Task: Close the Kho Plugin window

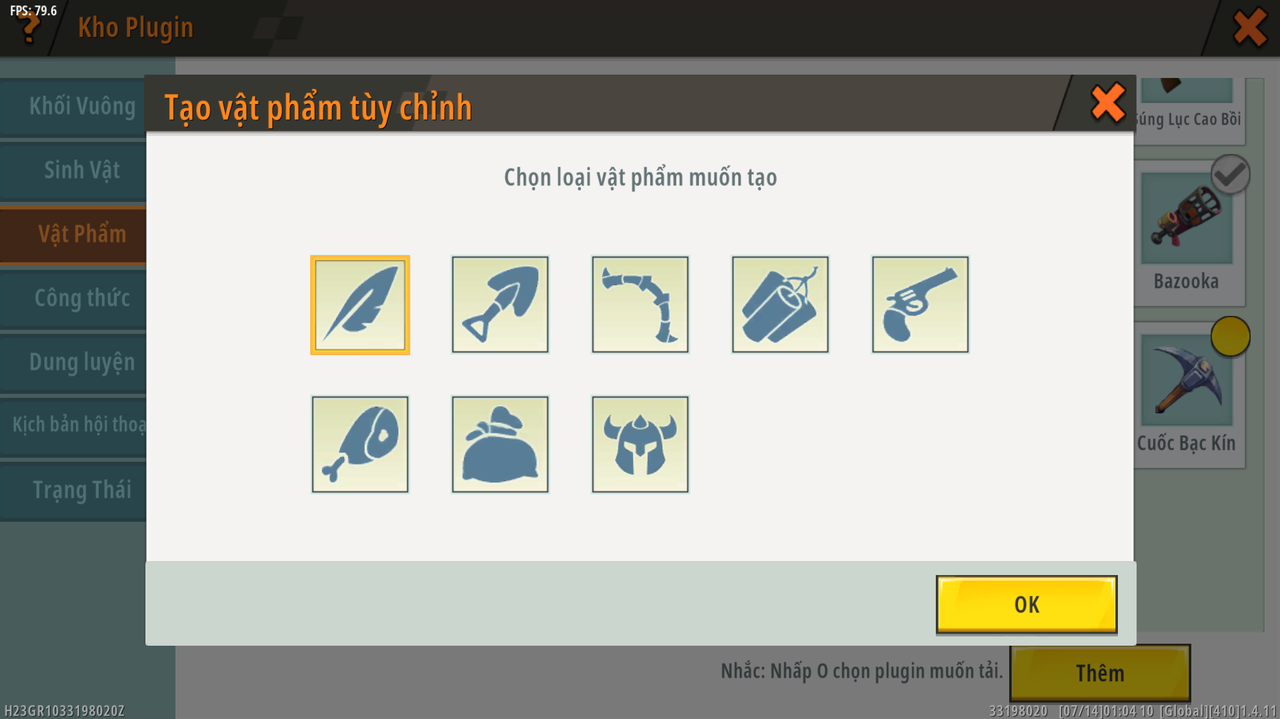Action: (1249, 27)
